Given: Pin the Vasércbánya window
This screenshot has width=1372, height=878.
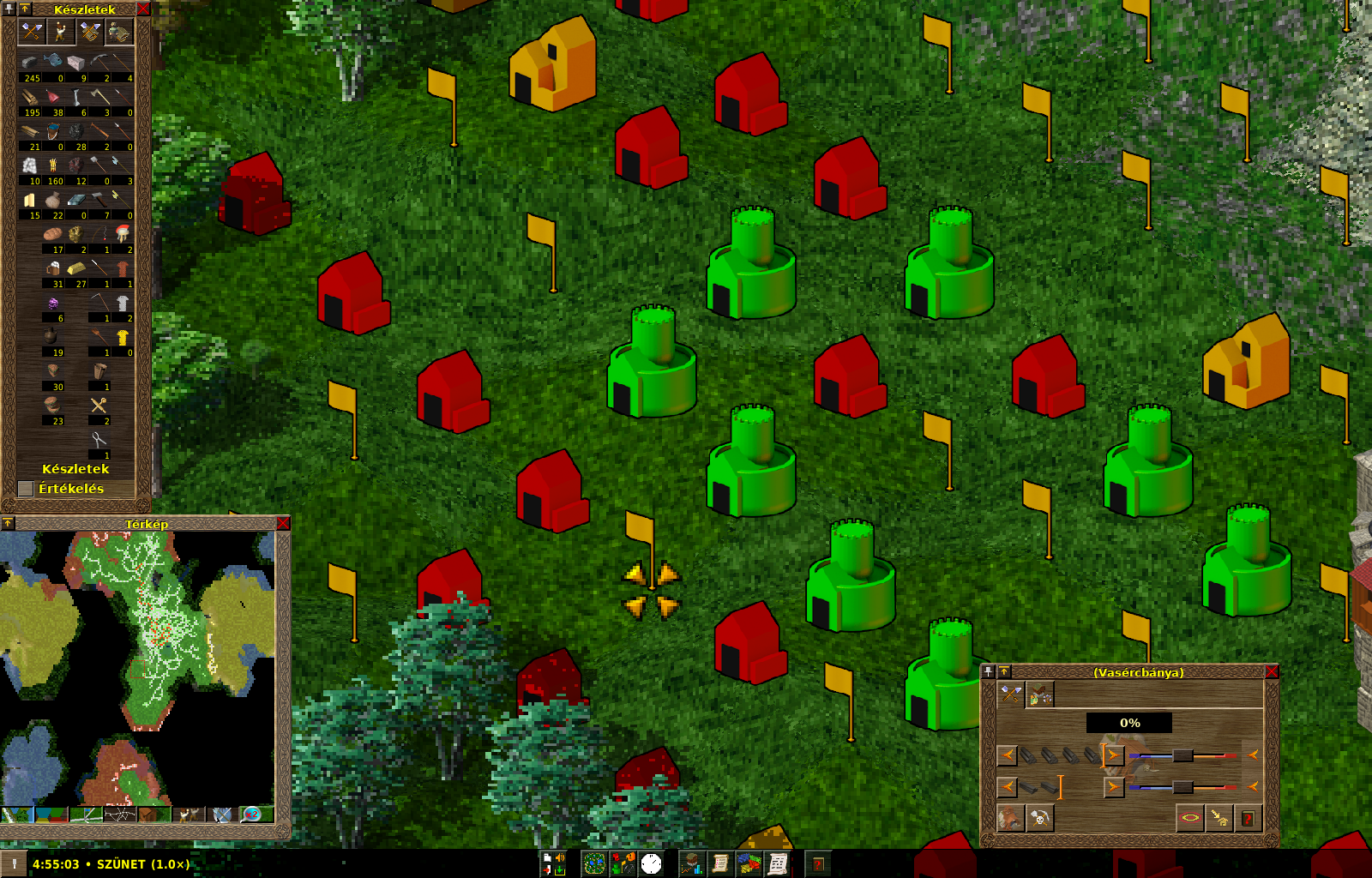Looking at the screenshot, I should (x=989, y=672).
